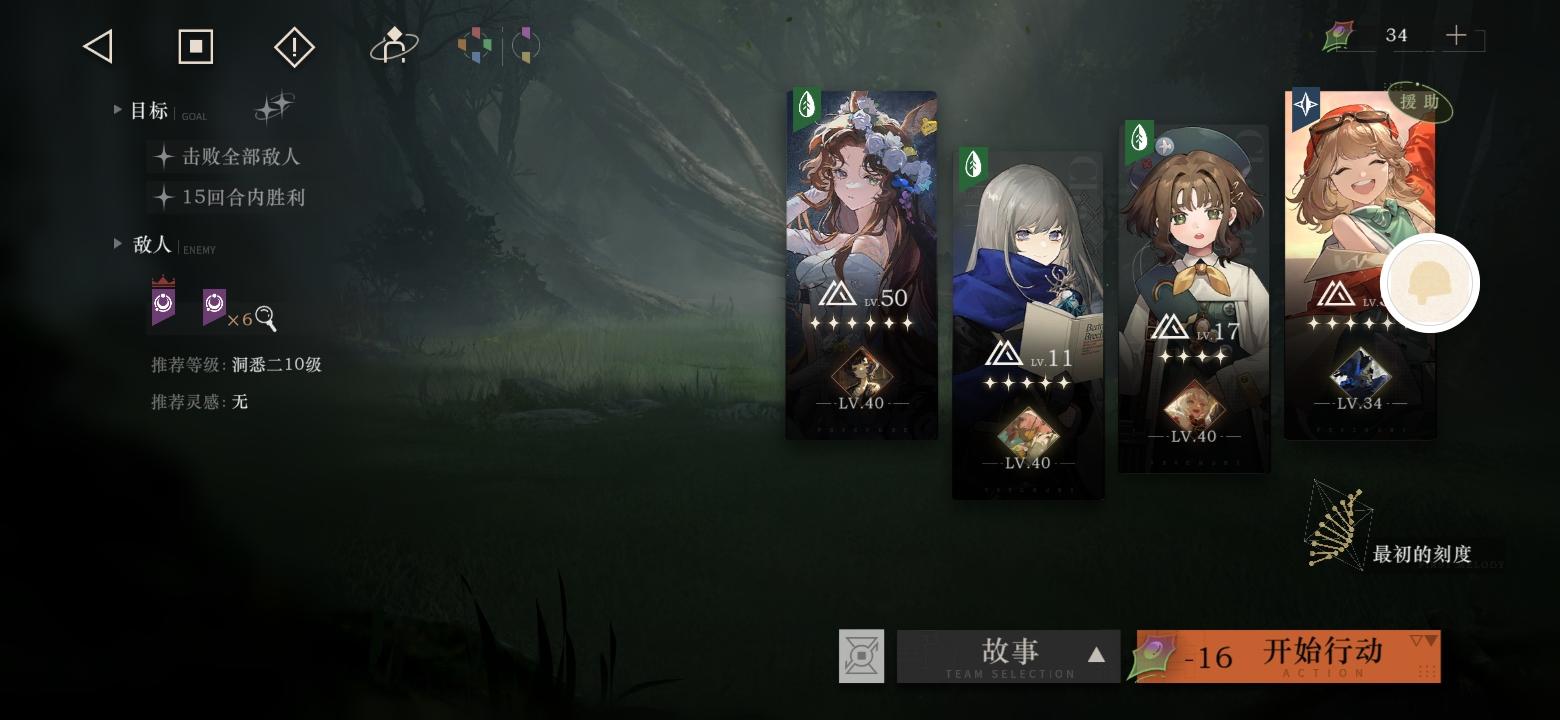
Task: Click the back arrow at top left
Action: [x=97, y=46]
